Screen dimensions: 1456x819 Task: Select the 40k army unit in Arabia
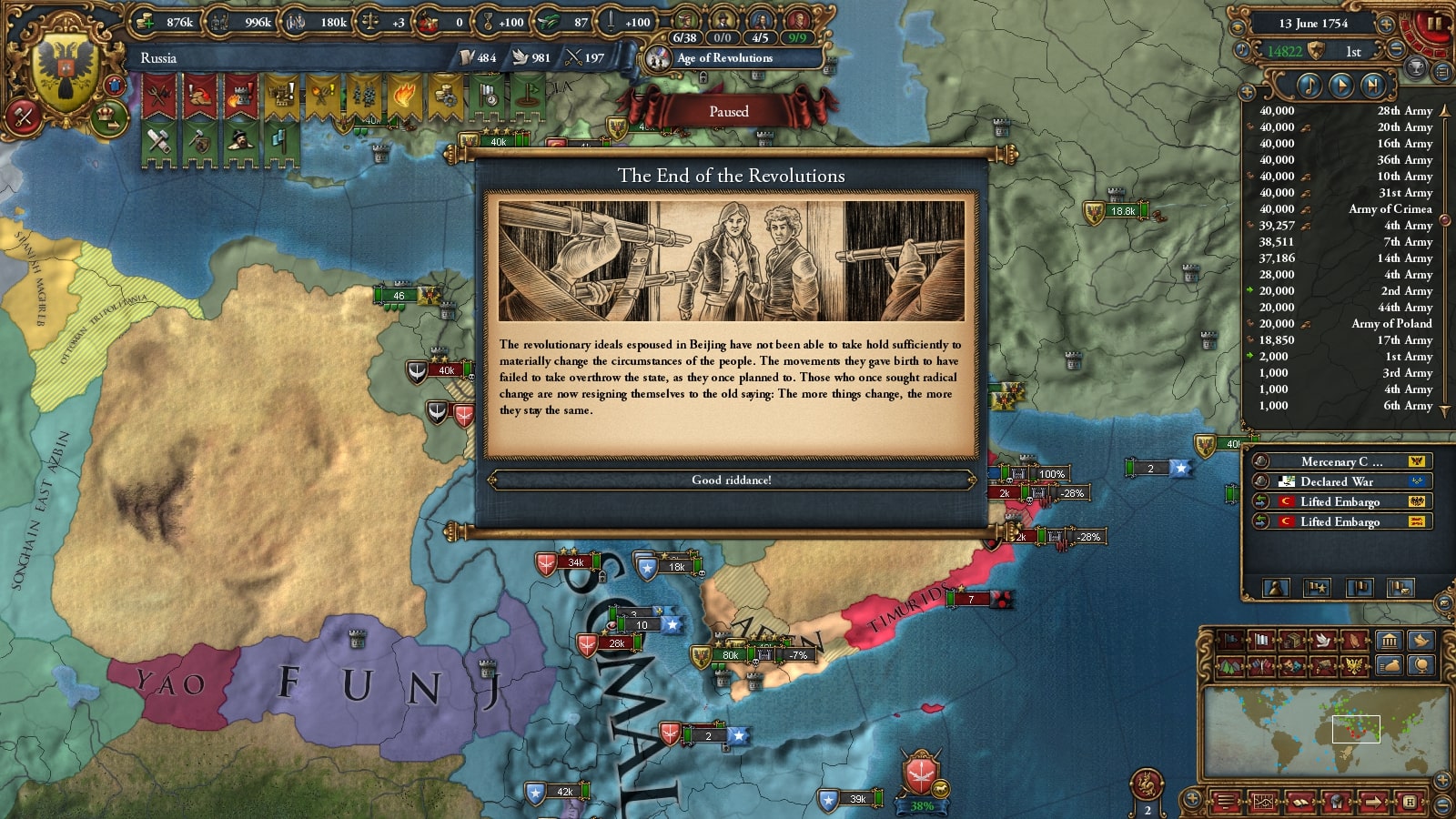(x=445, y=370)
